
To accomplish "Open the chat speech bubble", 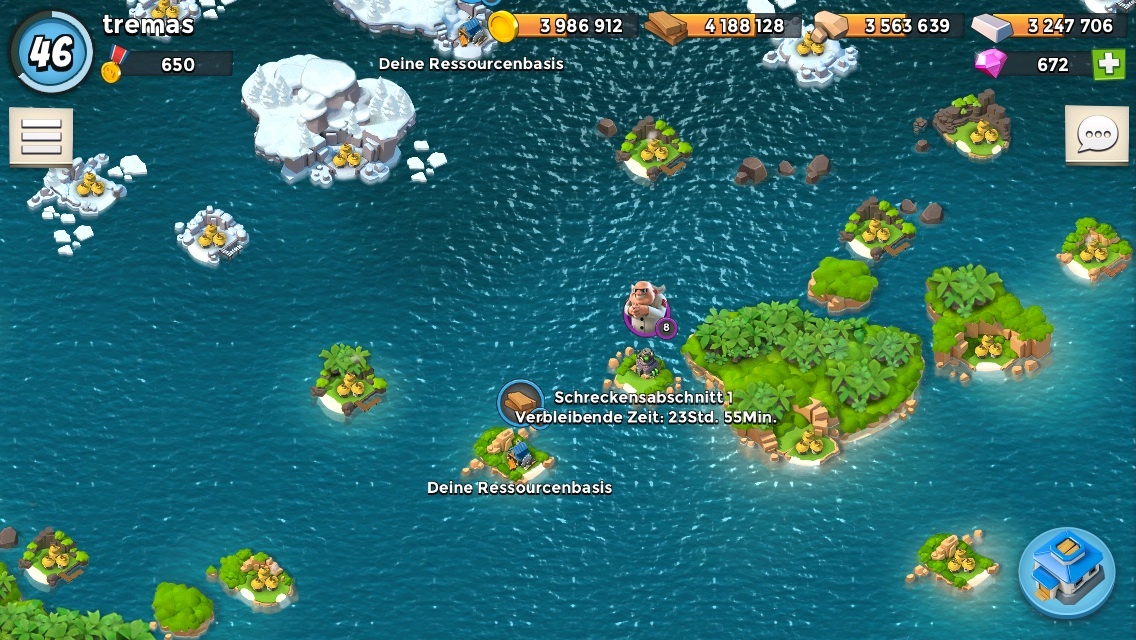I will (x=1096, y=134).
